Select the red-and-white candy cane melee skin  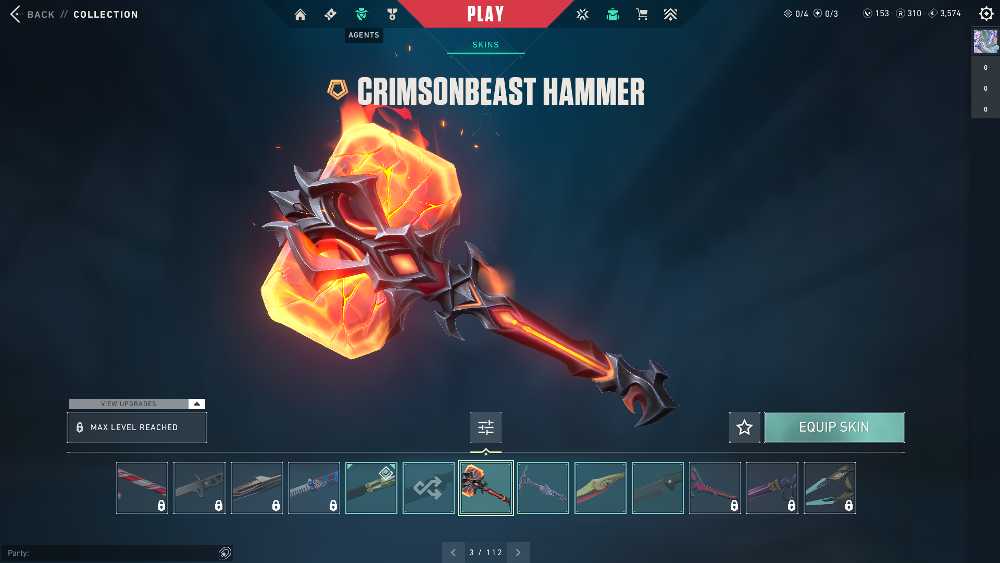[x=142, y=488]
